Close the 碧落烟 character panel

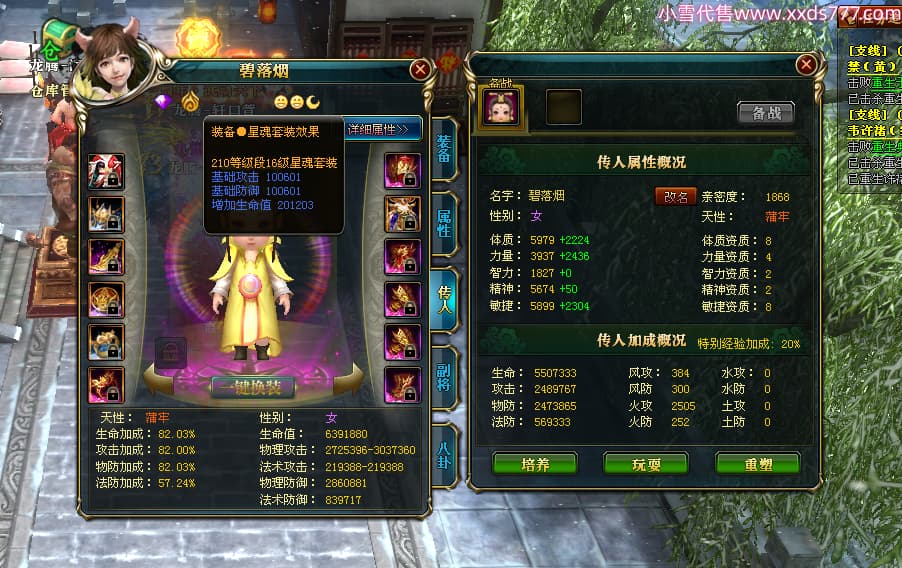pos(420,69)
